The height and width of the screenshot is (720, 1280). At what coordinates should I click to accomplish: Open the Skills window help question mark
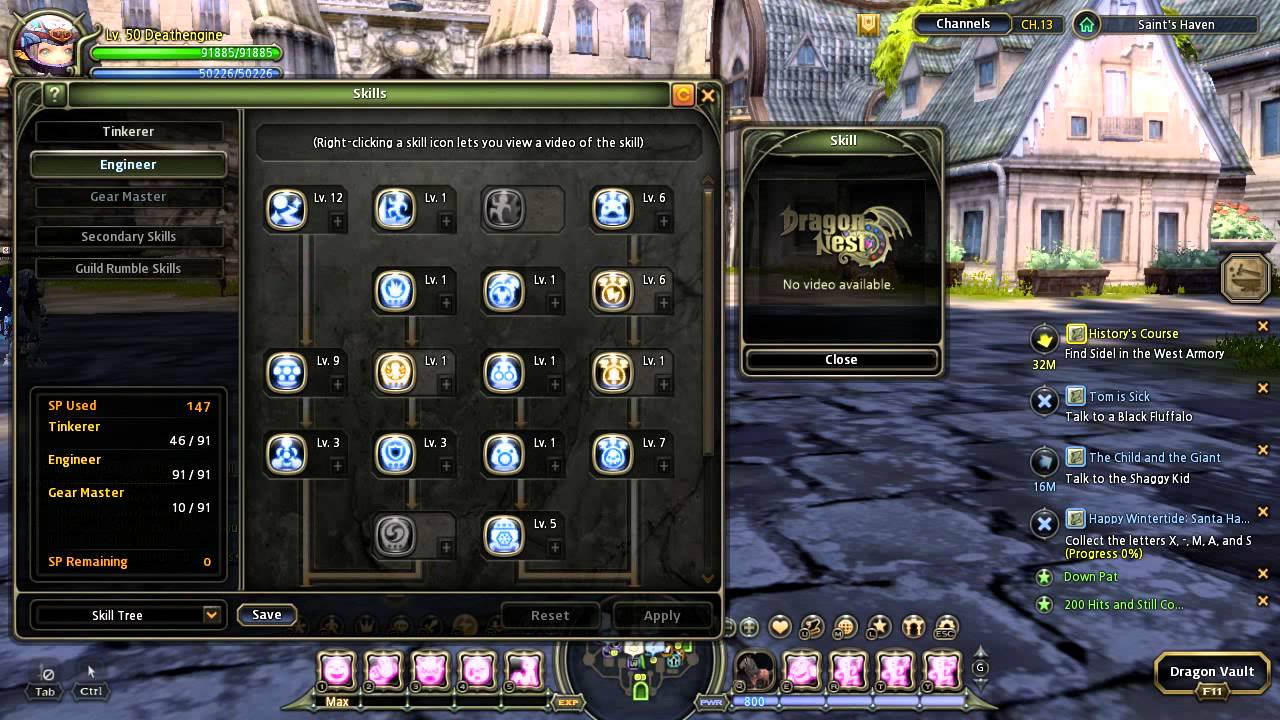point(54,95)
